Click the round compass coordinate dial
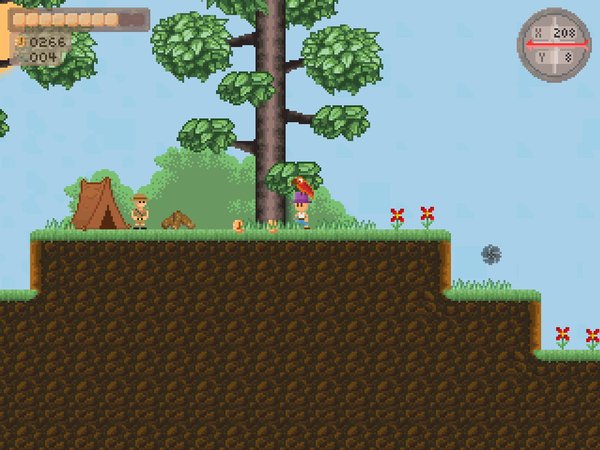The width and height of the screenshot is (600, 450). 554,45
